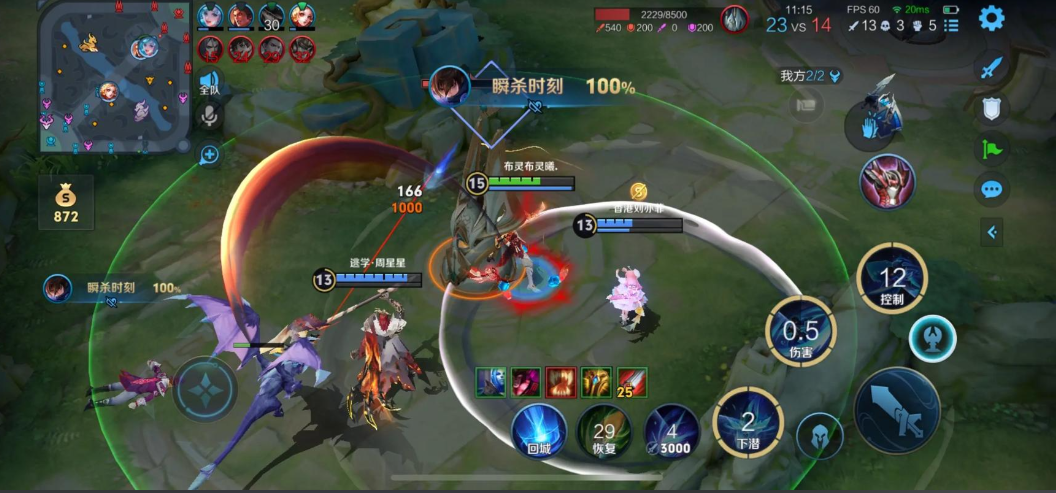This screenshot has height=493, width=1056.
Task: Tap the sword basic attack button
Action: (897, 410)
